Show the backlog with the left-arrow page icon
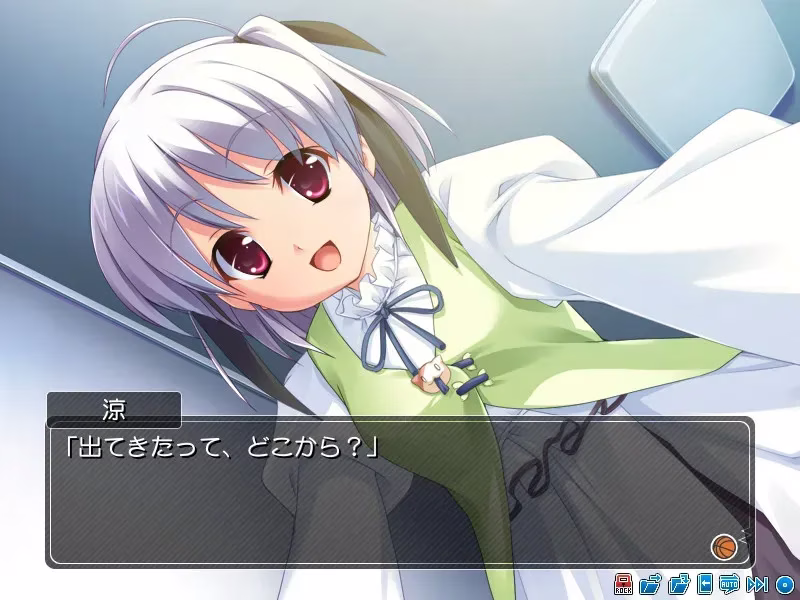800x600 pixels. click(x=705, y=584)
